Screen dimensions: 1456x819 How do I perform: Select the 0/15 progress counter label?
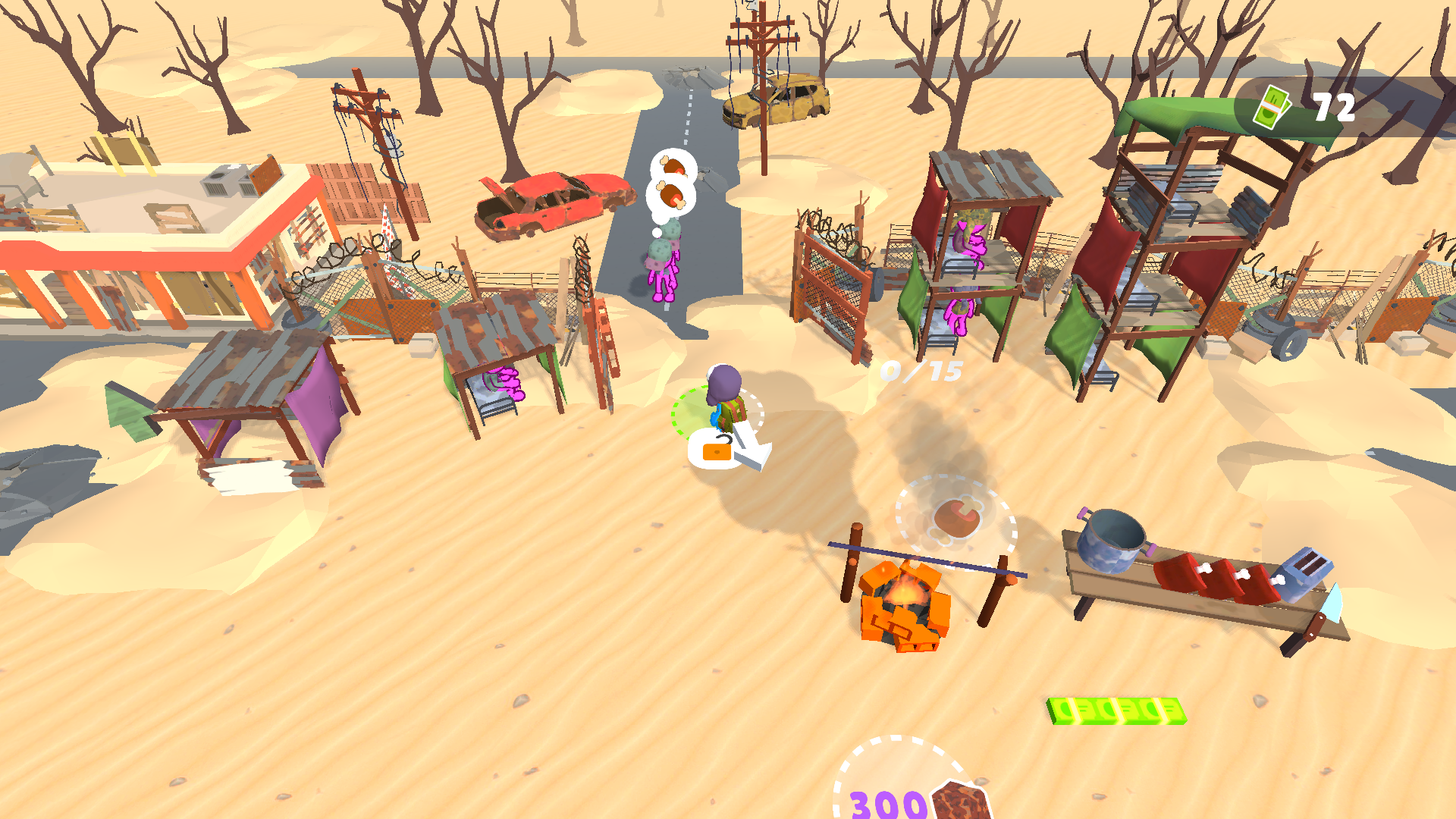point(920,371)
